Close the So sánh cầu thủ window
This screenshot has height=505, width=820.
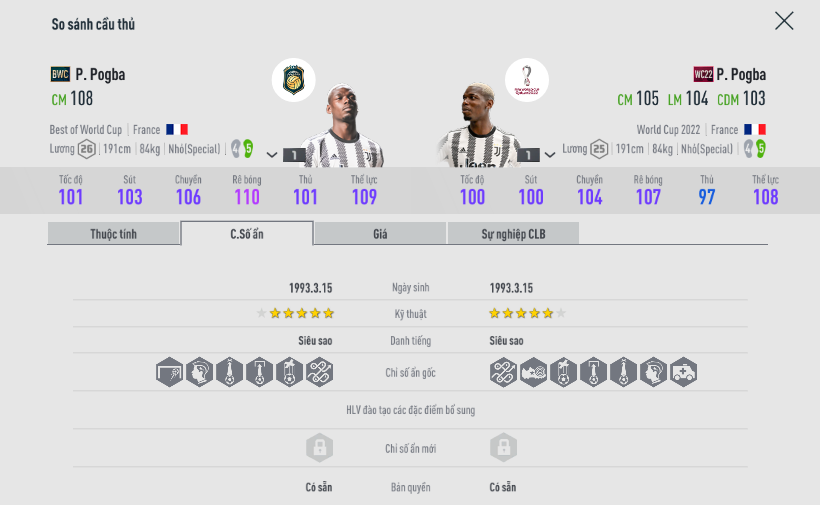(784, 21)
